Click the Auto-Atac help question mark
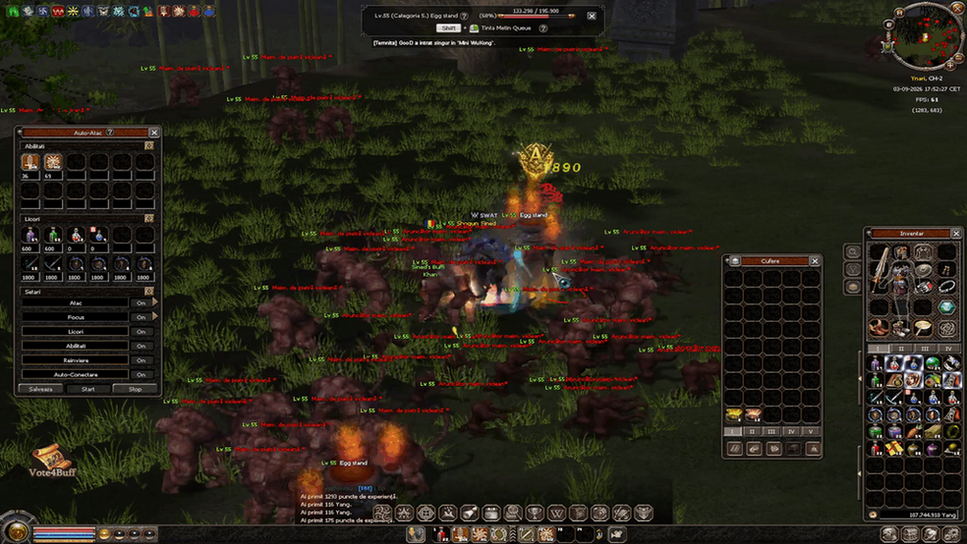Image resolution: width=967 pixels, height=544 pixels. [110, 132]
